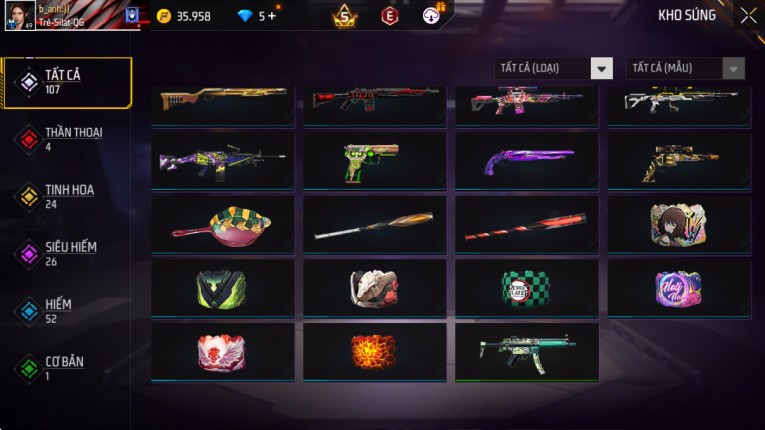The height and width of the screenshot is (430, 765).
Task: Open the Tất Cả (Loại) dropdown
Action: point(553,68)
